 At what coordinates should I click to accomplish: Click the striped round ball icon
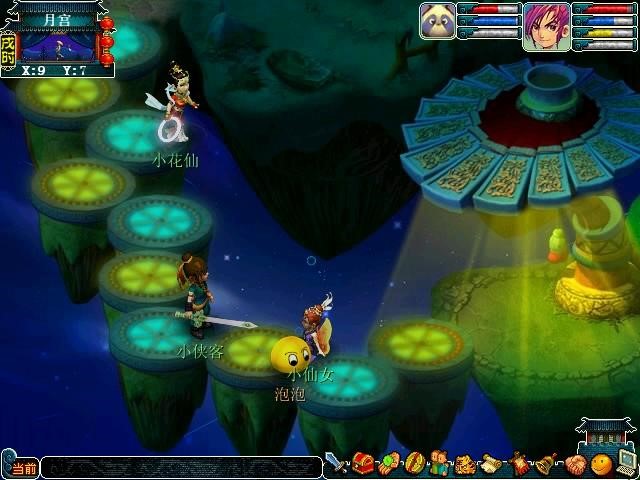tap(415, 464)
